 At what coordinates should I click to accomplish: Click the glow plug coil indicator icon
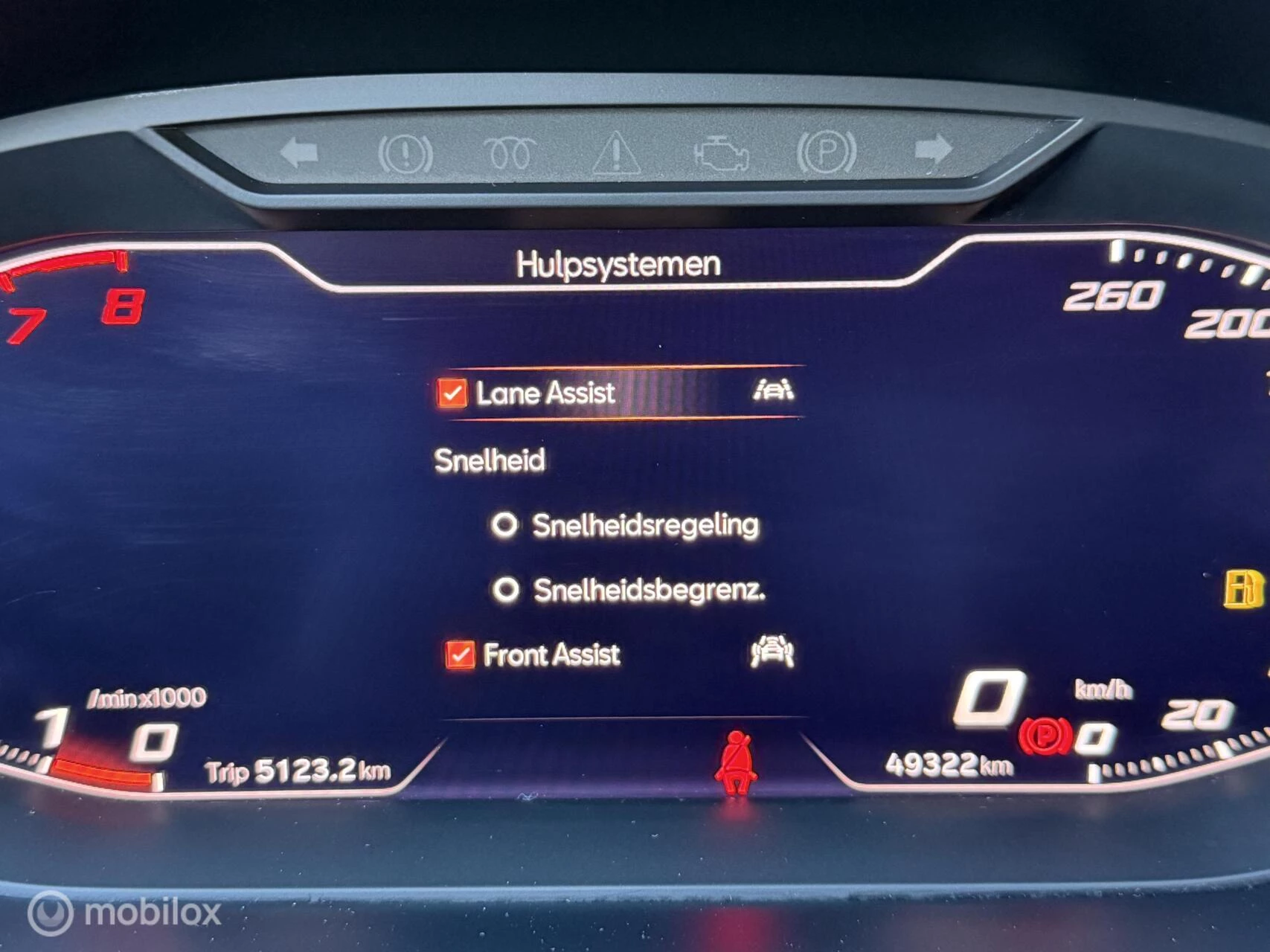click(x=510, y=154)
